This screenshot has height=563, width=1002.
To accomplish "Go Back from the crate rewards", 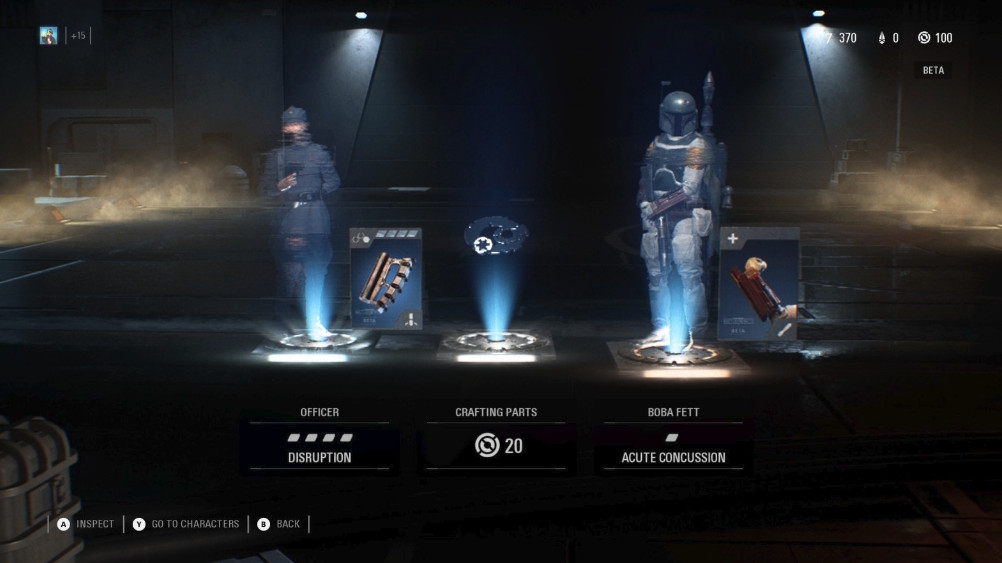I will click(278, 524).
